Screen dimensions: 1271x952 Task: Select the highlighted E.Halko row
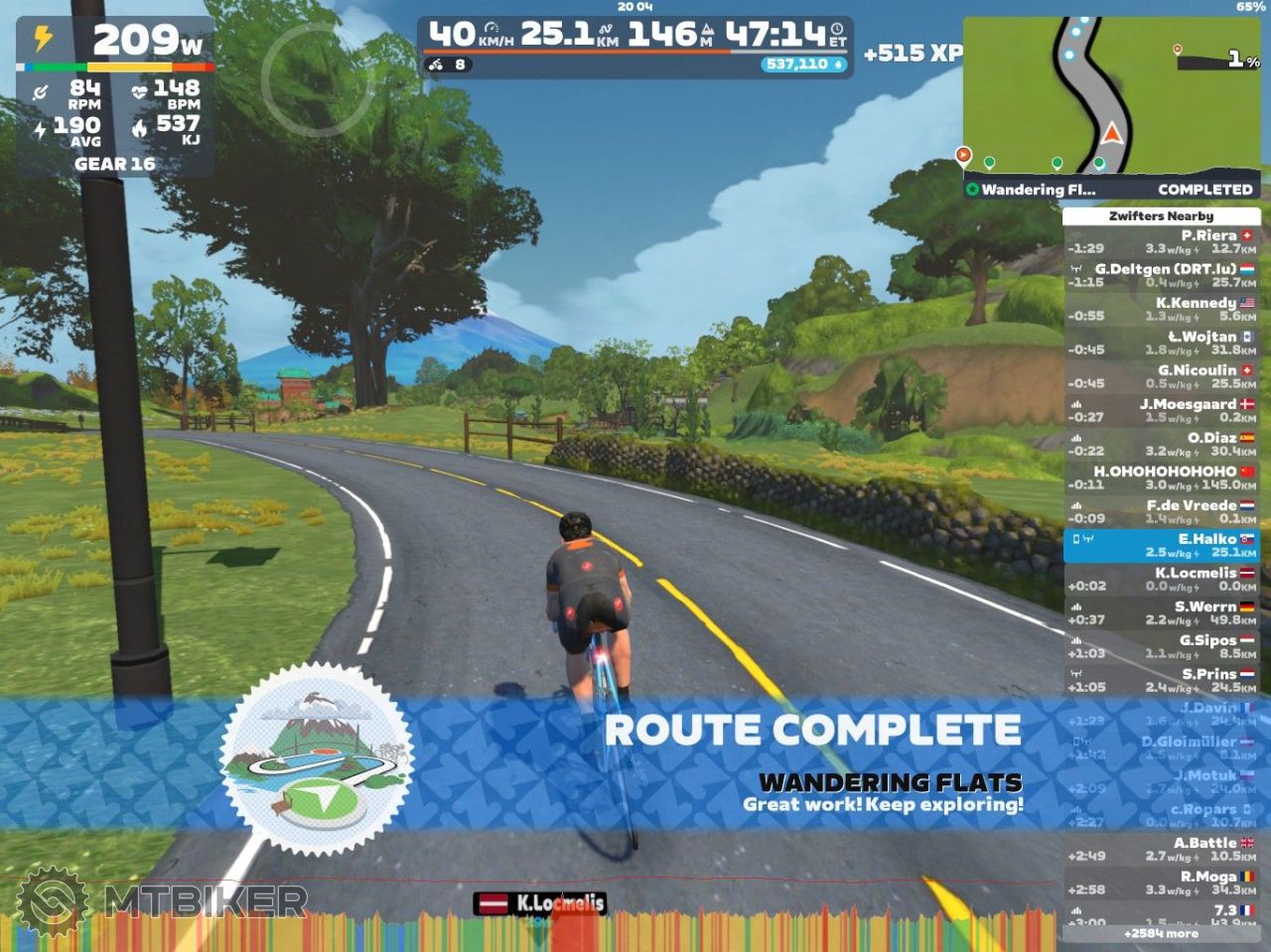tap(1161, 546)
